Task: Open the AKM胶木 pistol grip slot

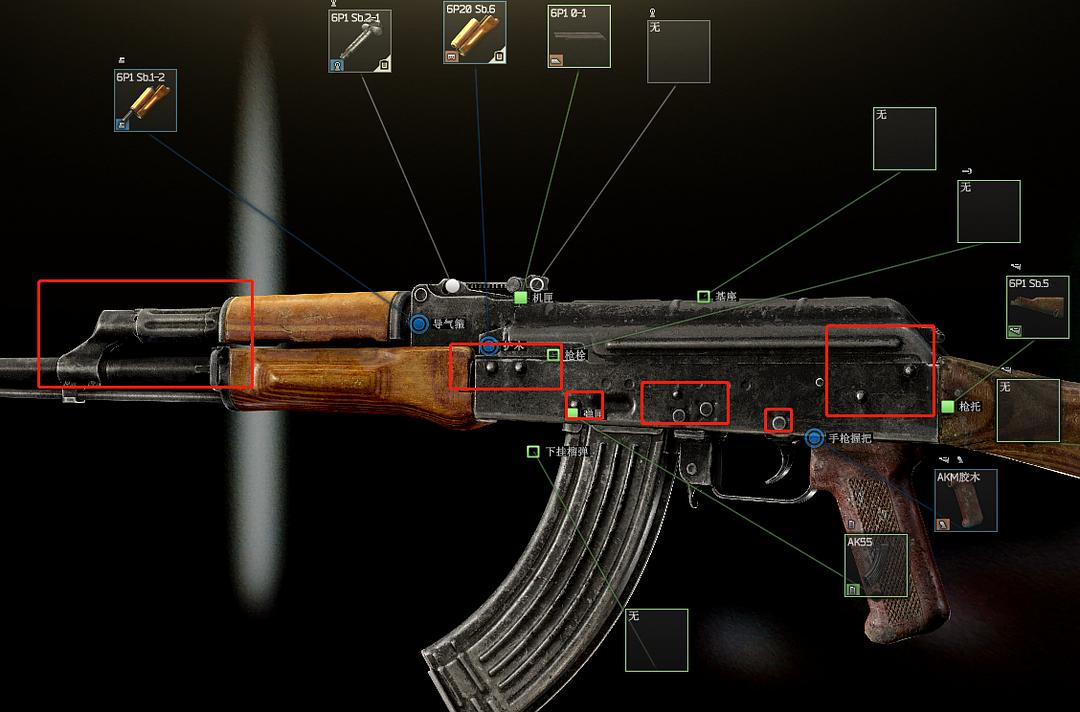Action: 965,500
